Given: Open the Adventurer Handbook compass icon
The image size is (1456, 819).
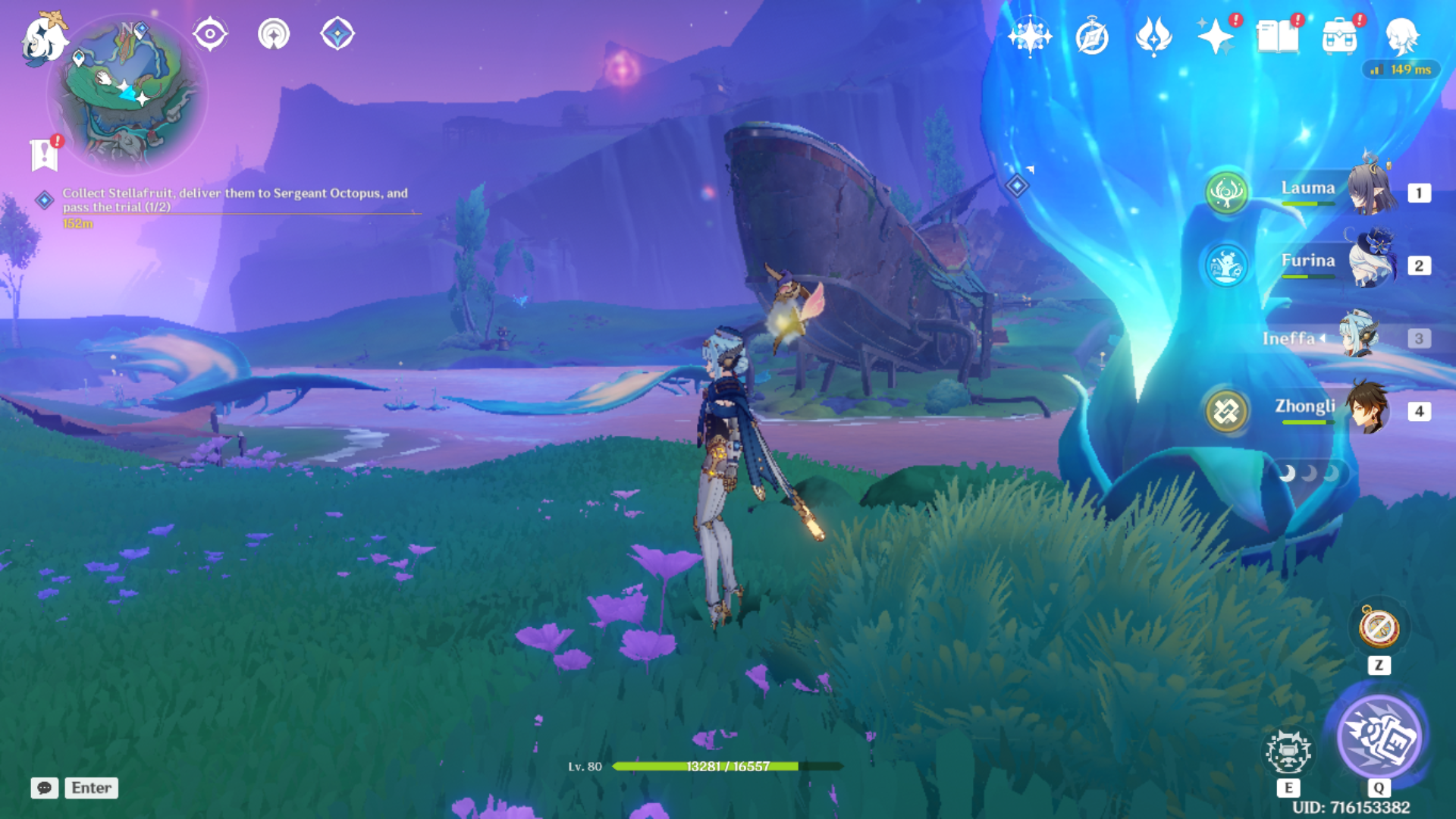Looking at the screenshot, I should [1091, 36].
